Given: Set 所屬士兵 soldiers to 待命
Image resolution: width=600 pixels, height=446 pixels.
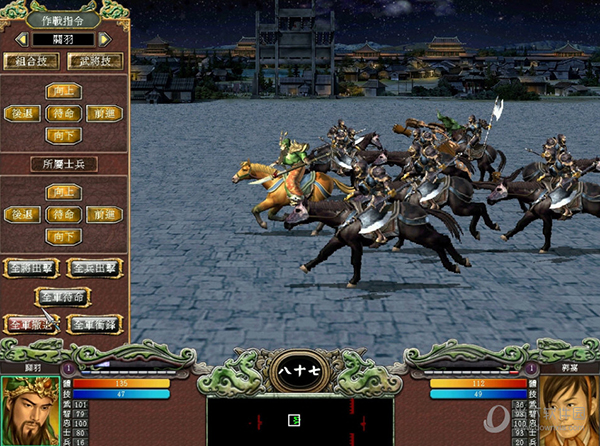Looking at the screenshot, I should tap(64, 214).
